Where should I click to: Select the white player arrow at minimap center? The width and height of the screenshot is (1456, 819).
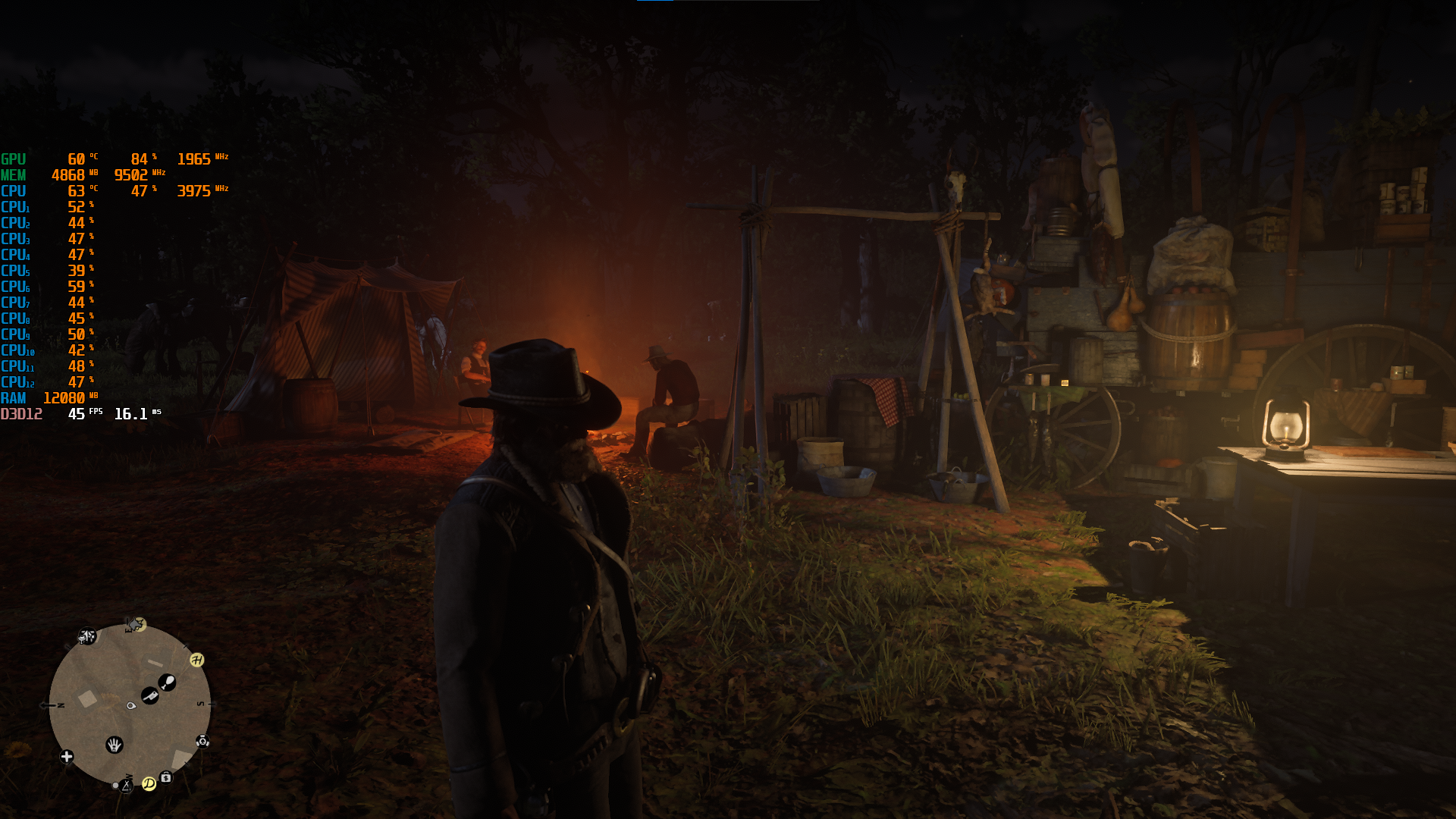[131, 706]
